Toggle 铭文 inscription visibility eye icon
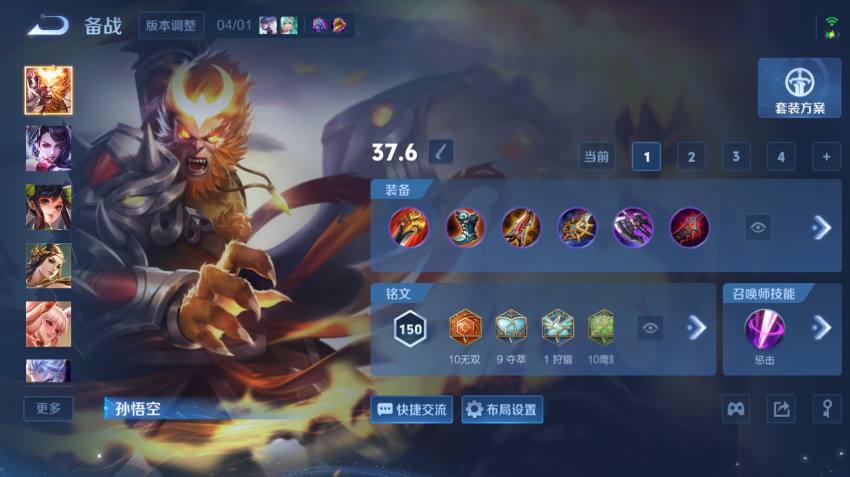Viewport: 850px width, 477px height. click(651, 328)
